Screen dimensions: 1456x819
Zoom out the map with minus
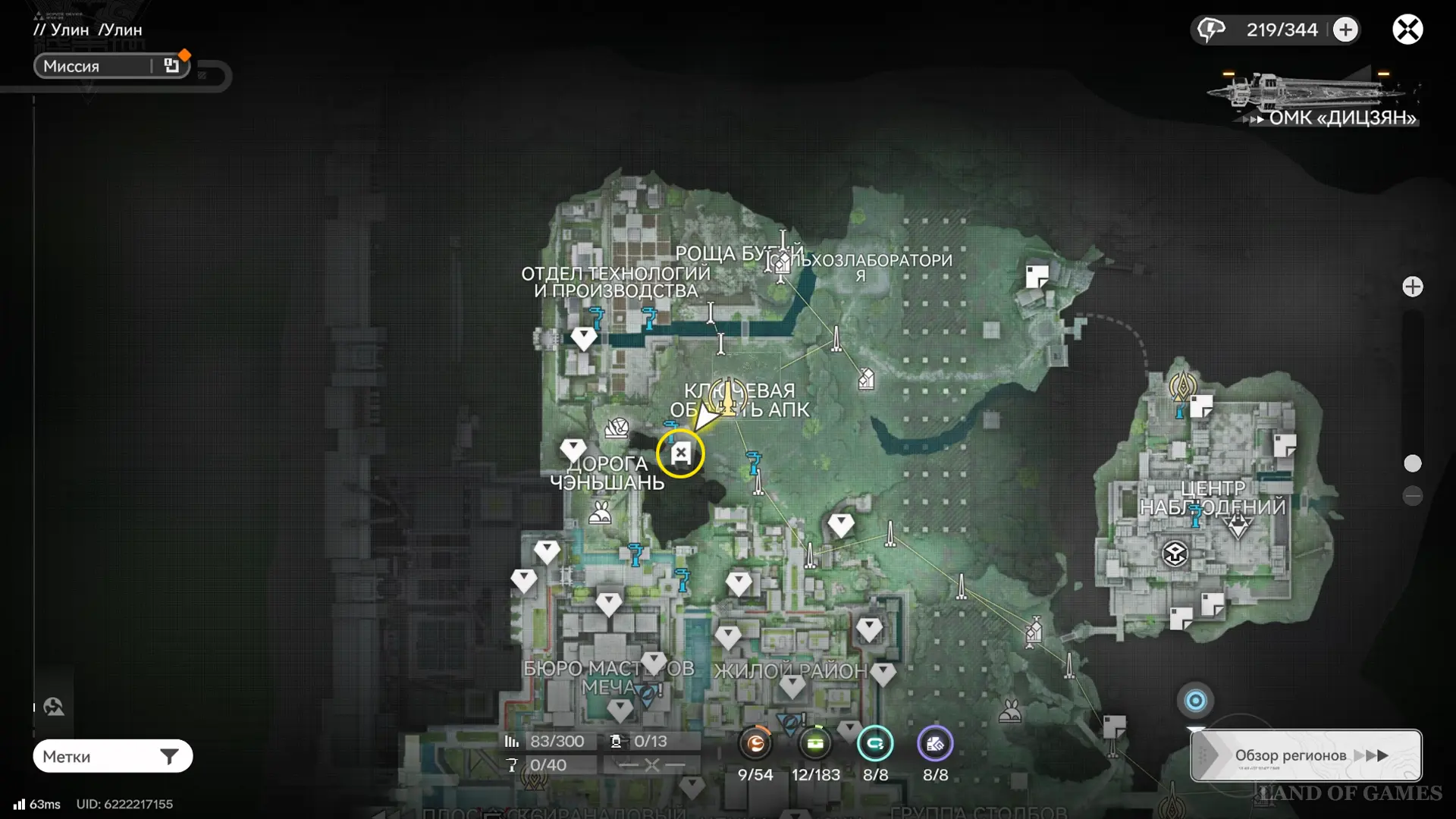pos(1412,496)
